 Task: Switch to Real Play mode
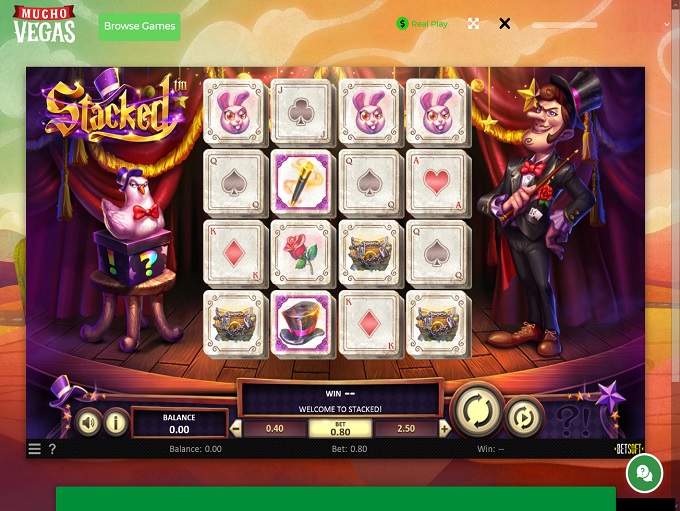422,23
